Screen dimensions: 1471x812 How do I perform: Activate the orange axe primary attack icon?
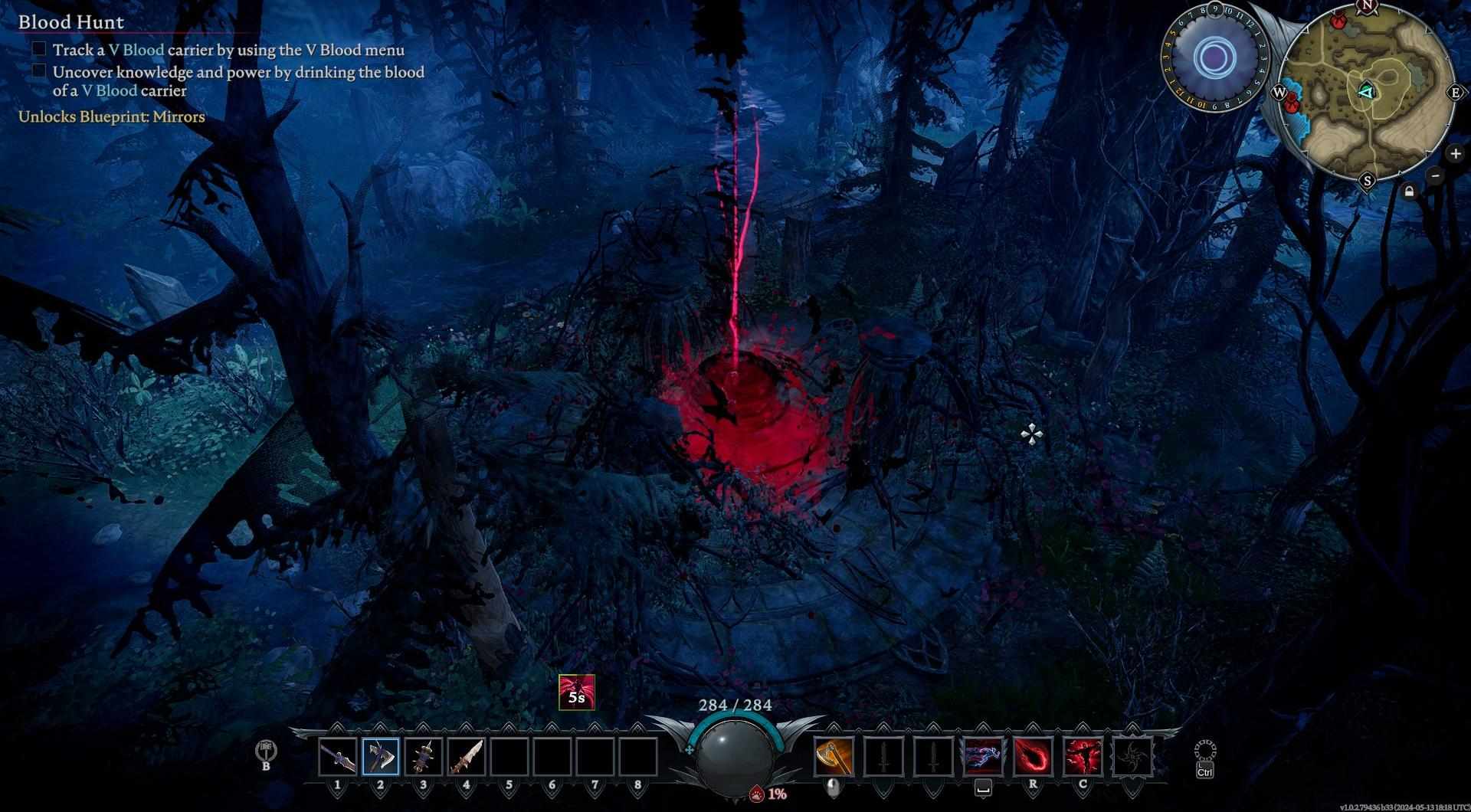coord(834,757)
